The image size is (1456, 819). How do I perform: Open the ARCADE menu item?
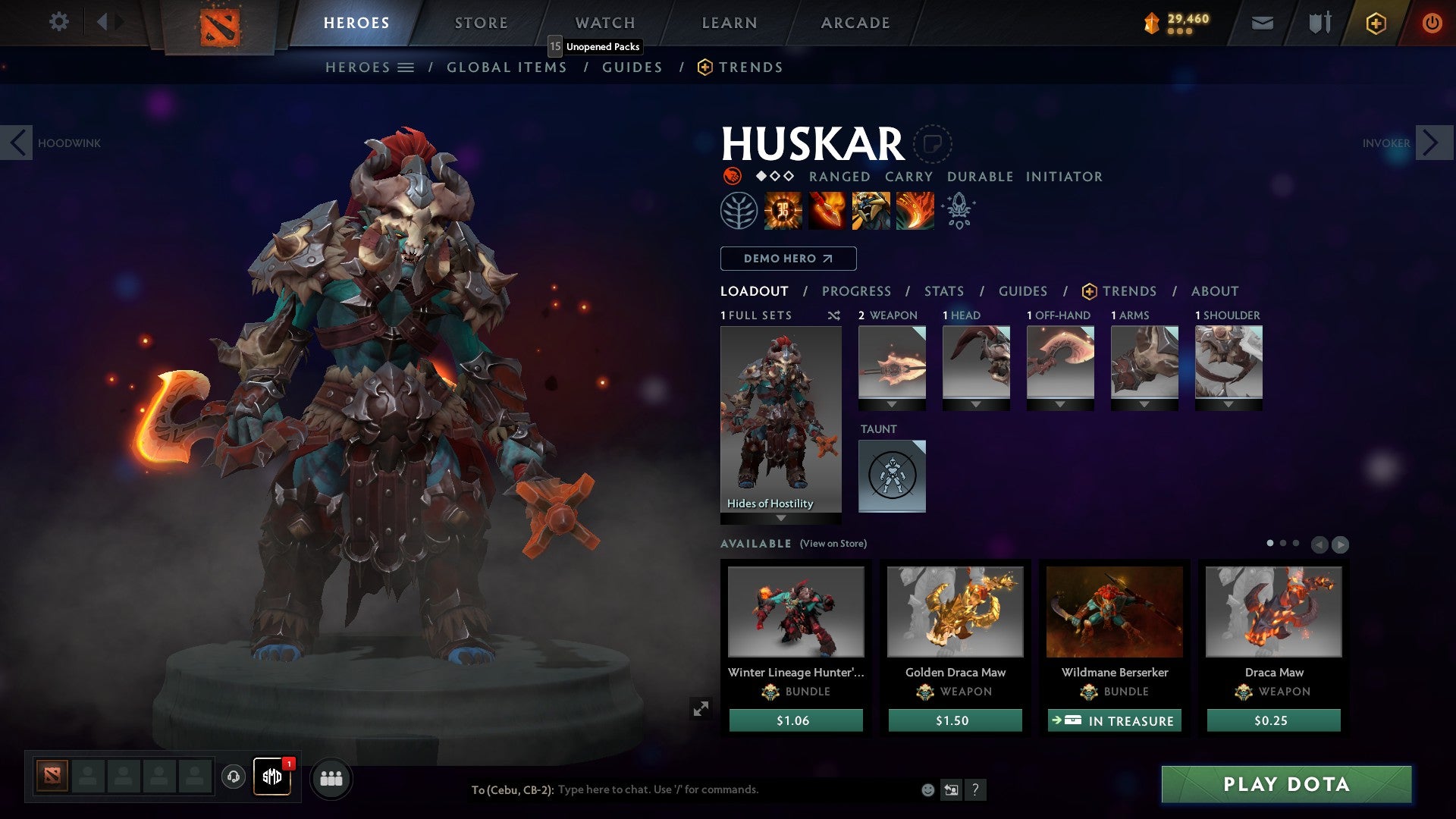pos(855,22)
